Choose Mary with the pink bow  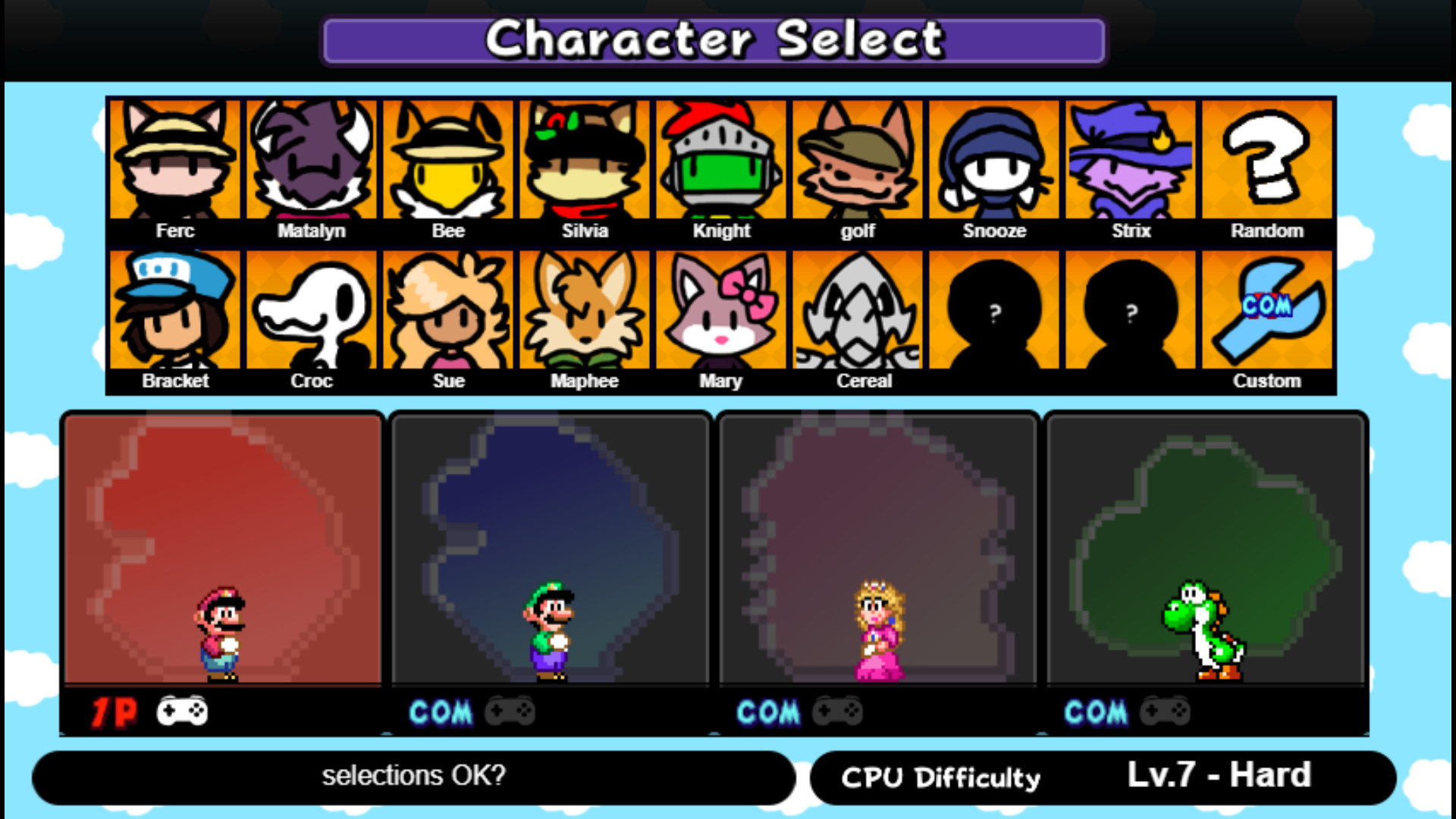(722, 311)
